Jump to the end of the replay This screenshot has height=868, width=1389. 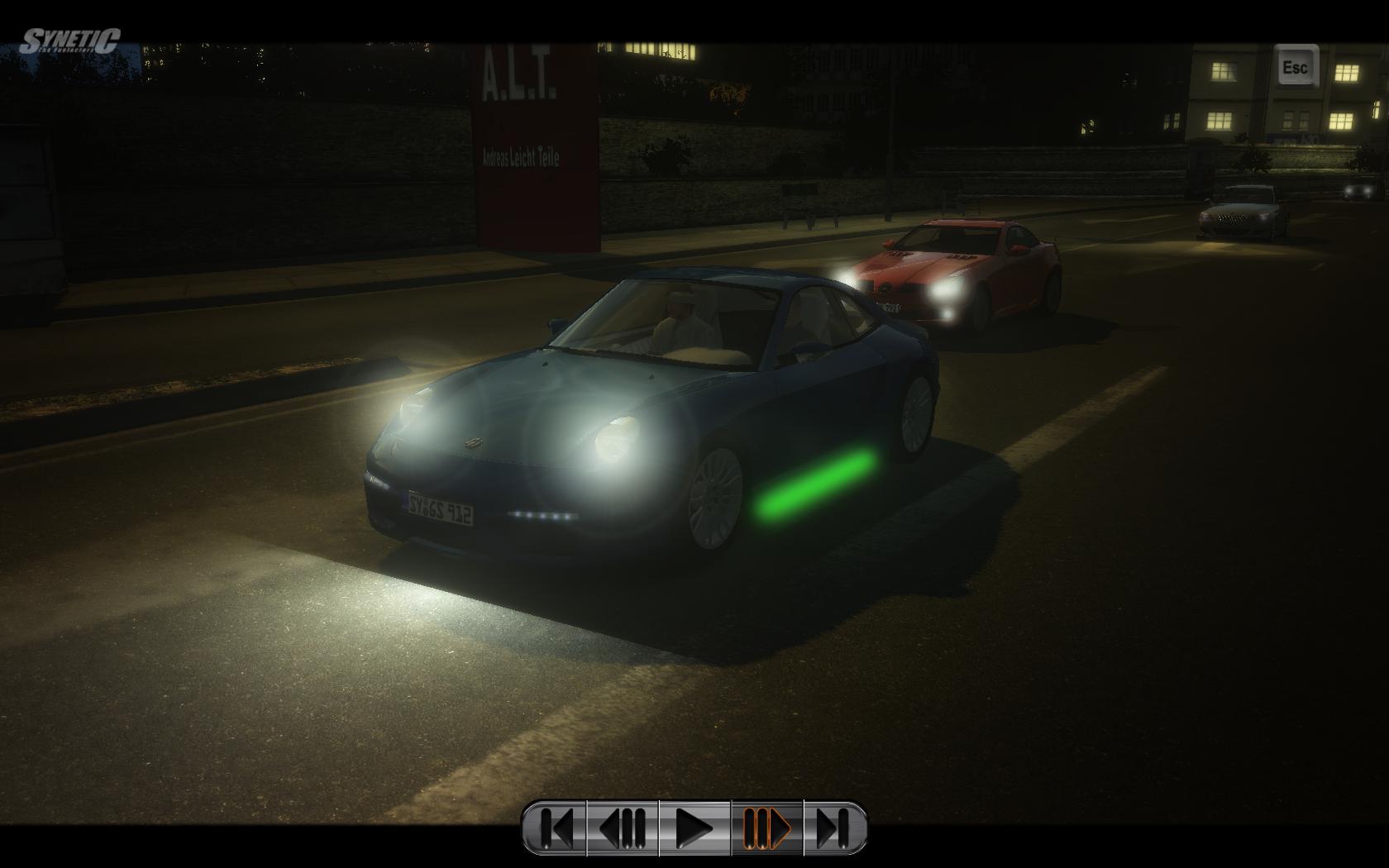point(834,827)
